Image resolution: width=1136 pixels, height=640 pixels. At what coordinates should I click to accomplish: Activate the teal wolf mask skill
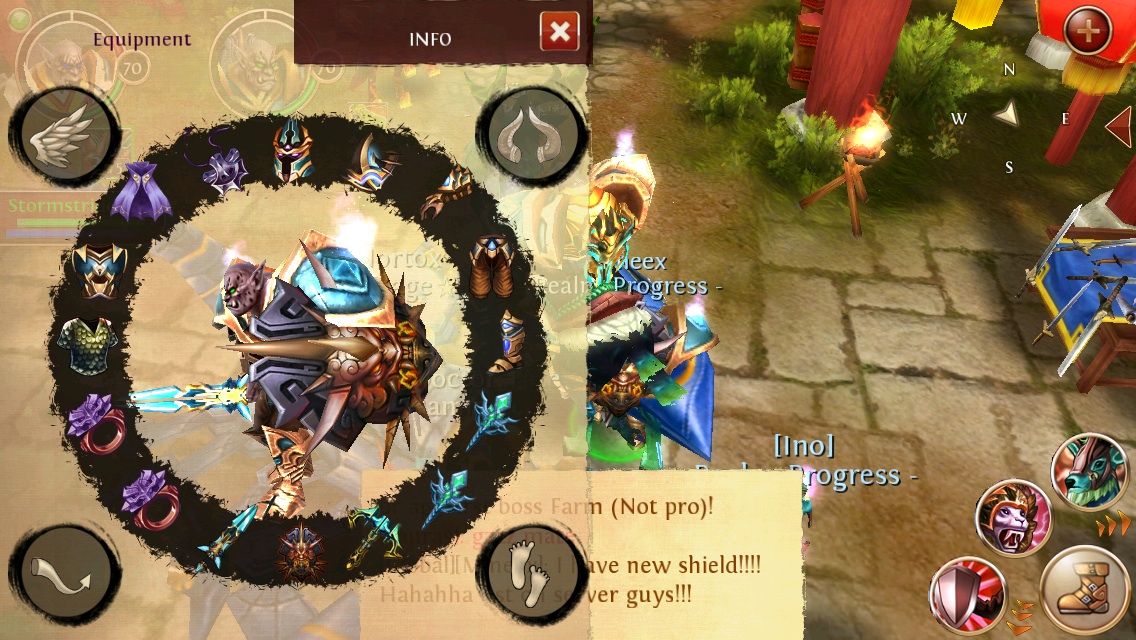coord(1090,470)
